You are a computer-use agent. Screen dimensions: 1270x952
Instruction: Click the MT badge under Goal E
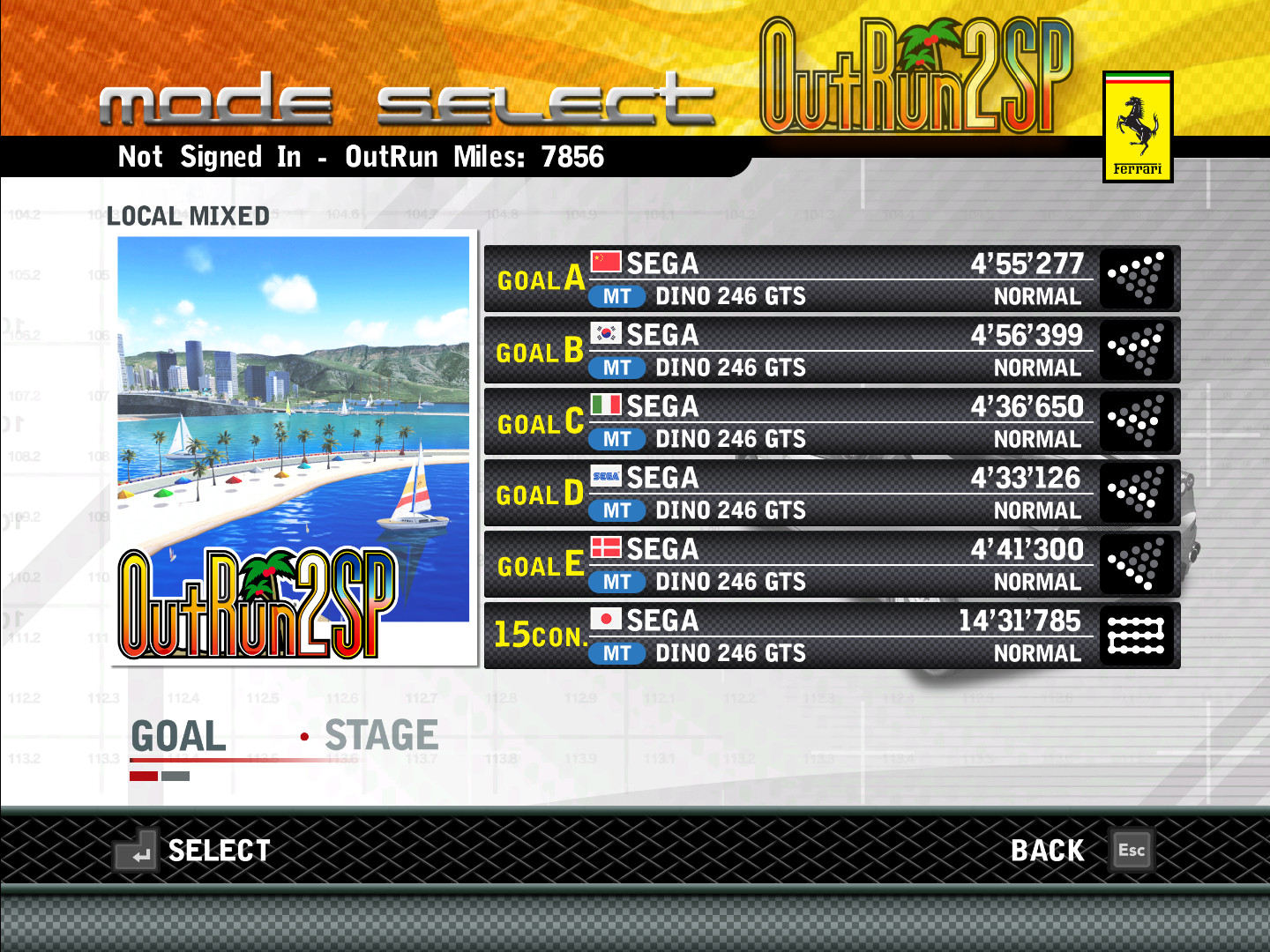pos(618,582)
